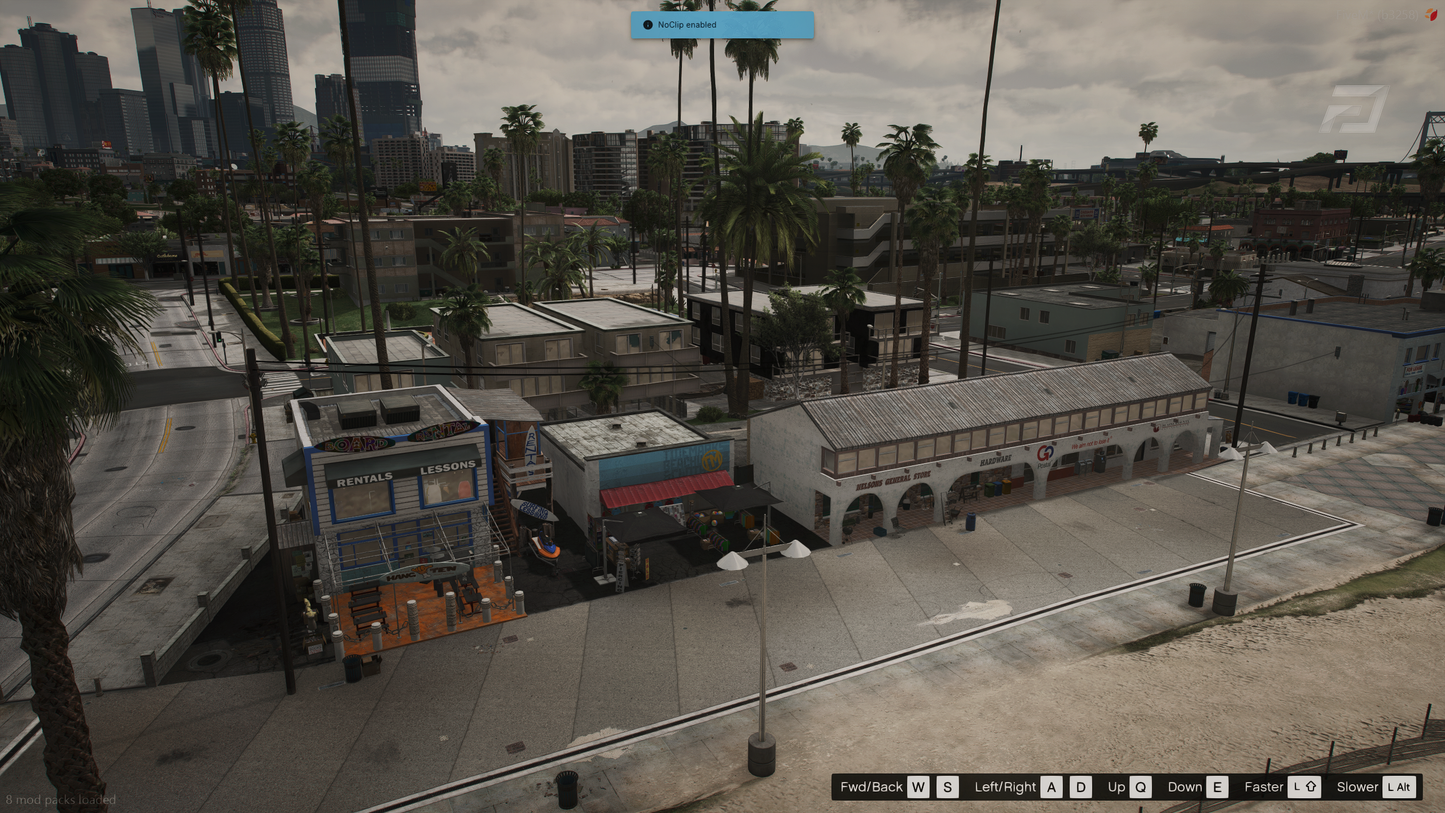The image size is (1445, 813).
Task: Click the D keycap in the Left/Right control
Action: tap(1080, 787)
